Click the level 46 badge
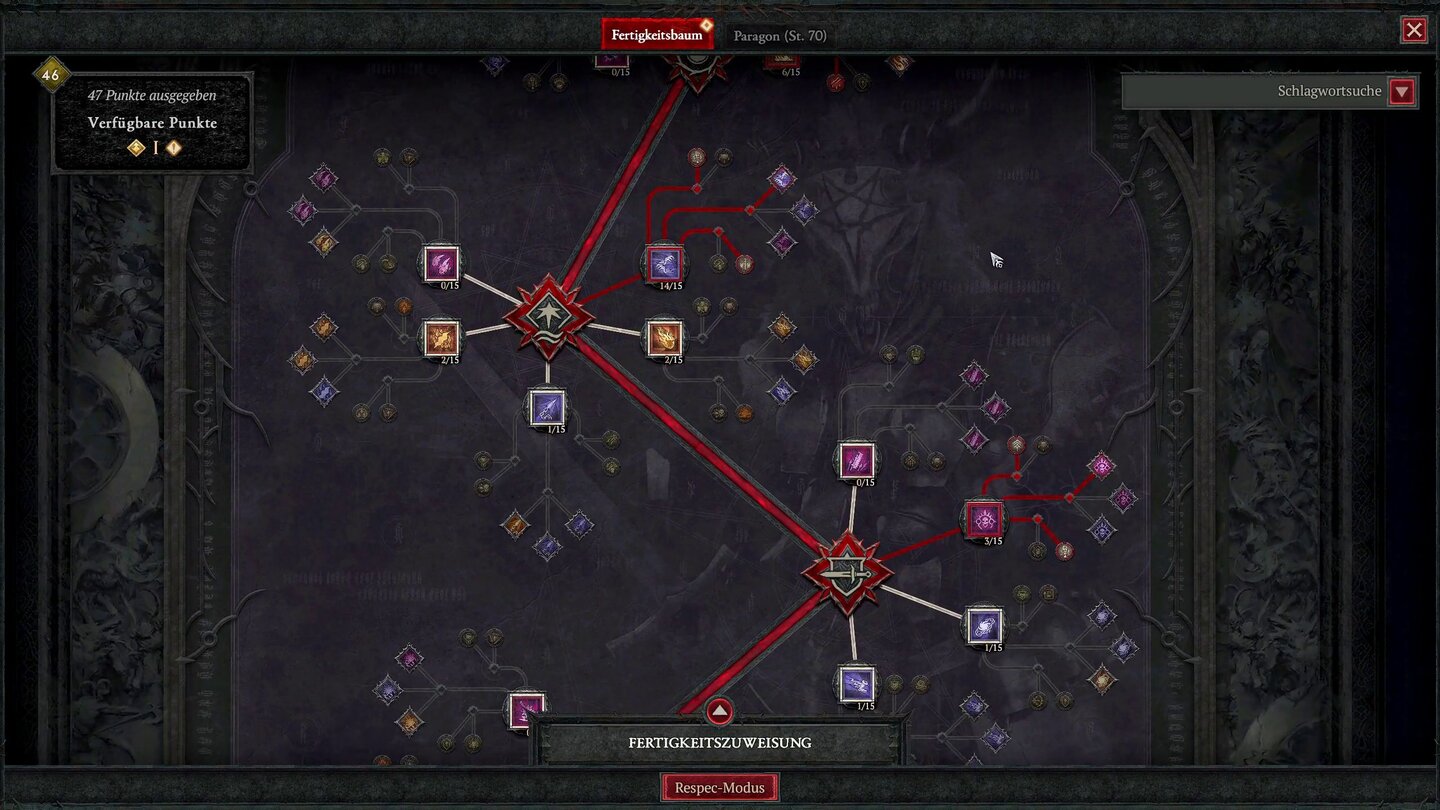The image size is (1440, 810). (x=51, y=74)
